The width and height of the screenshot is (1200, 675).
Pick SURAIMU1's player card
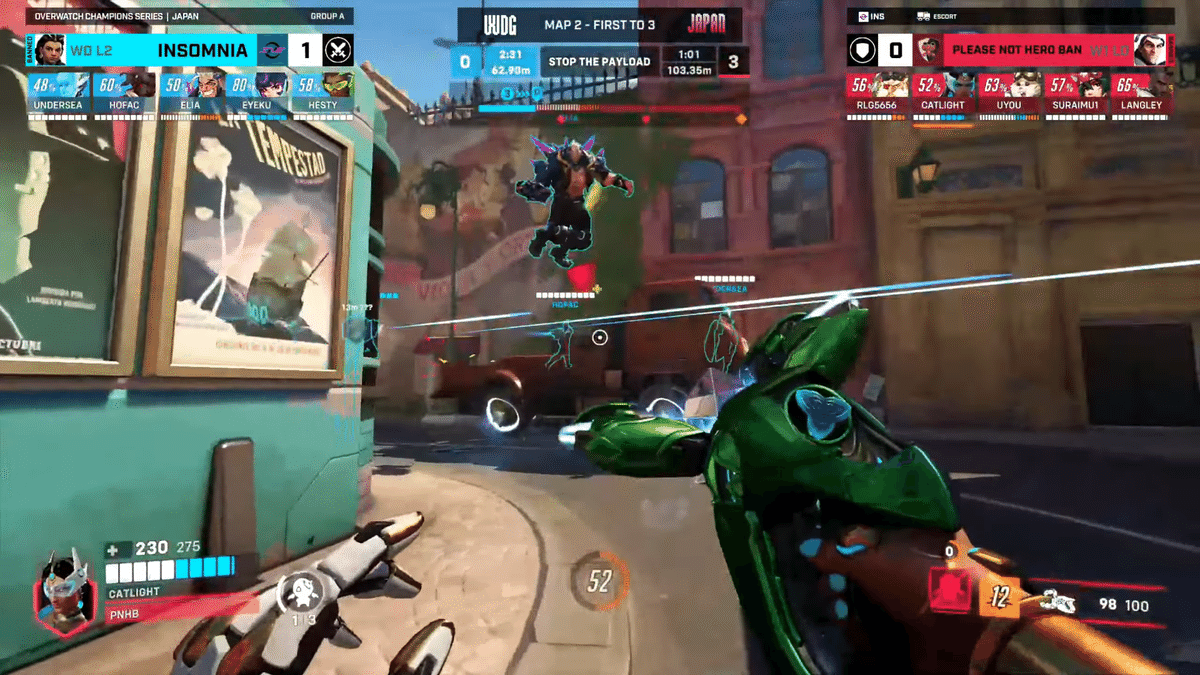(1076, 92)
